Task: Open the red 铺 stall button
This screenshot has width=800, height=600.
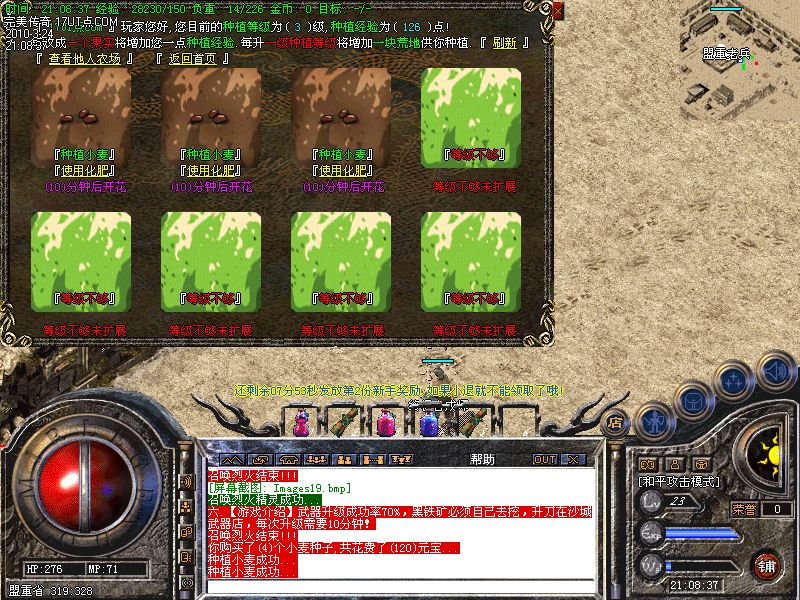Action: pos(765,565)
